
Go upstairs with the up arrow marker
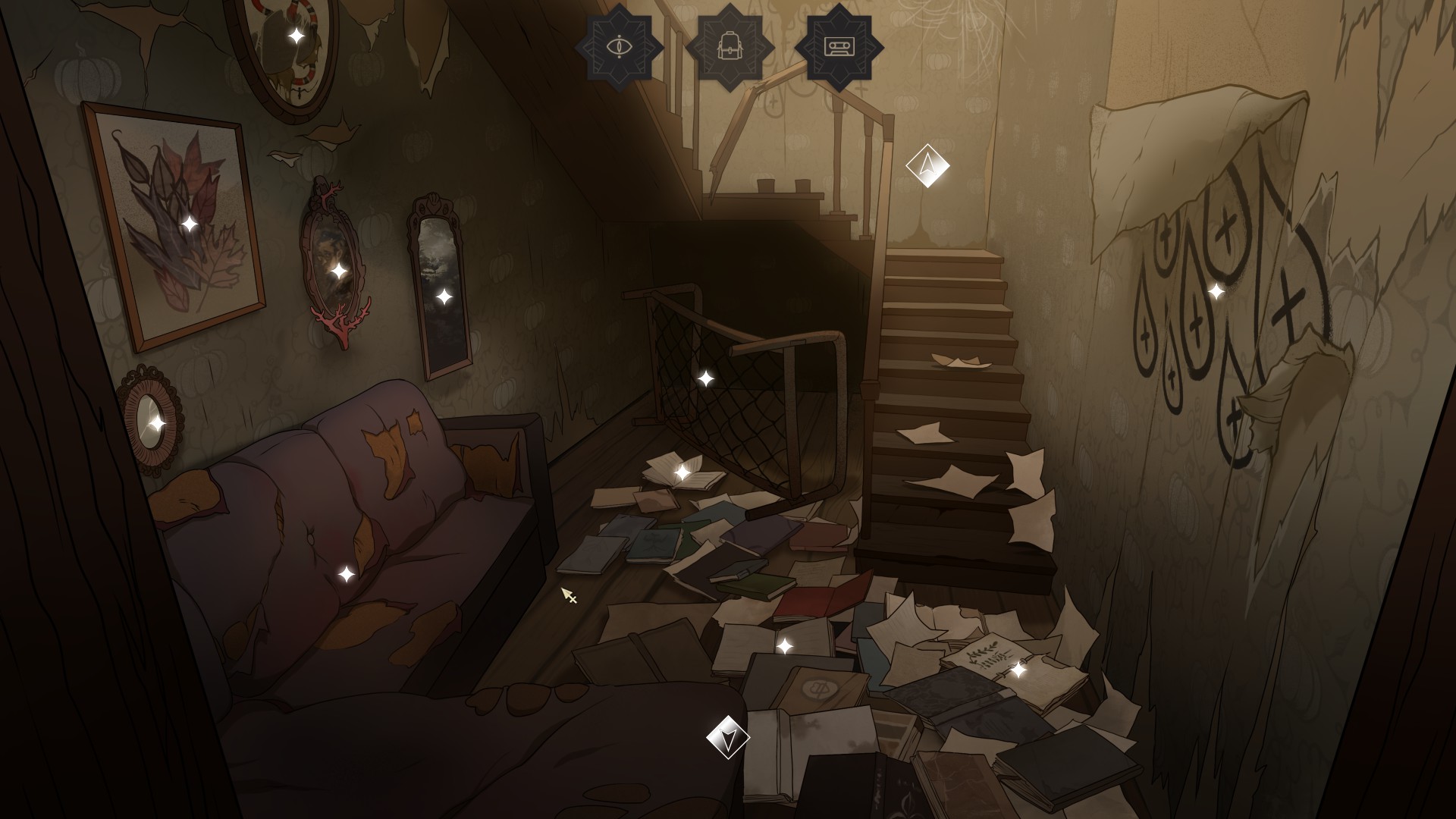(x=927, y=165)
